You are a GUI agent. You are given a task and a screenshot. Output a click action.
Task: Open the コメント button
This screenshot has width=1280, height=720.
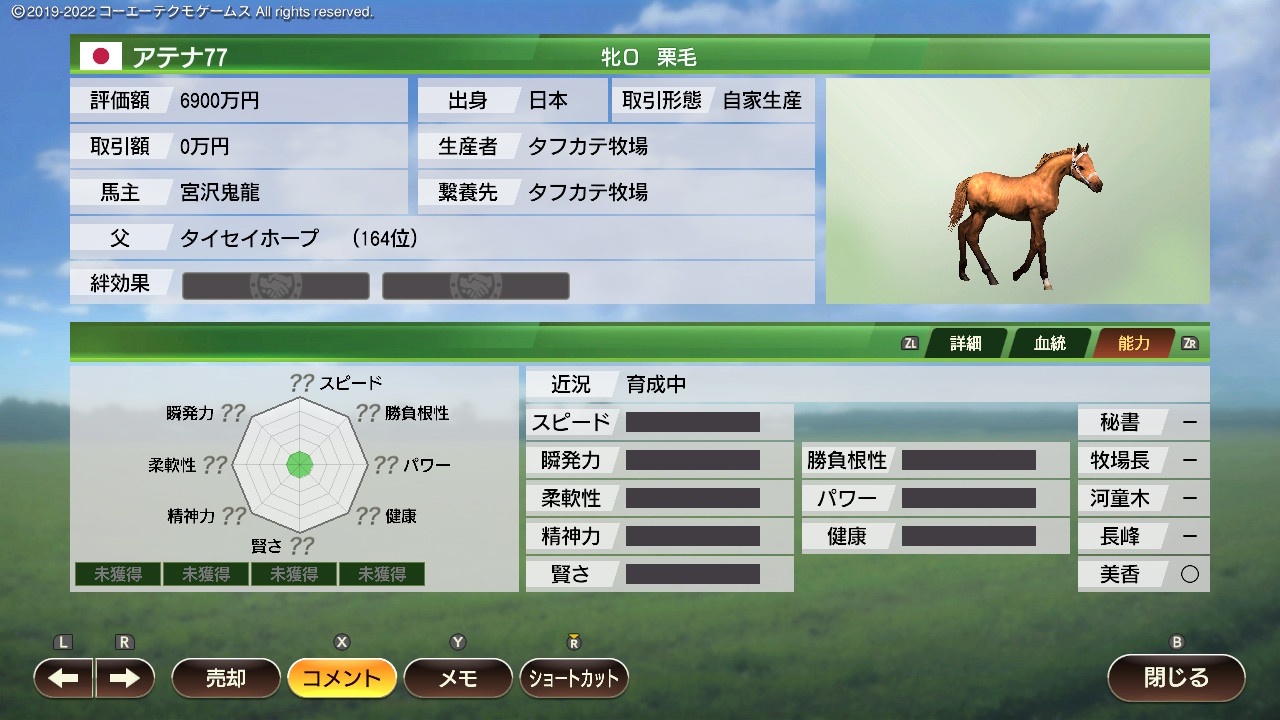click(x=342, y=678)
